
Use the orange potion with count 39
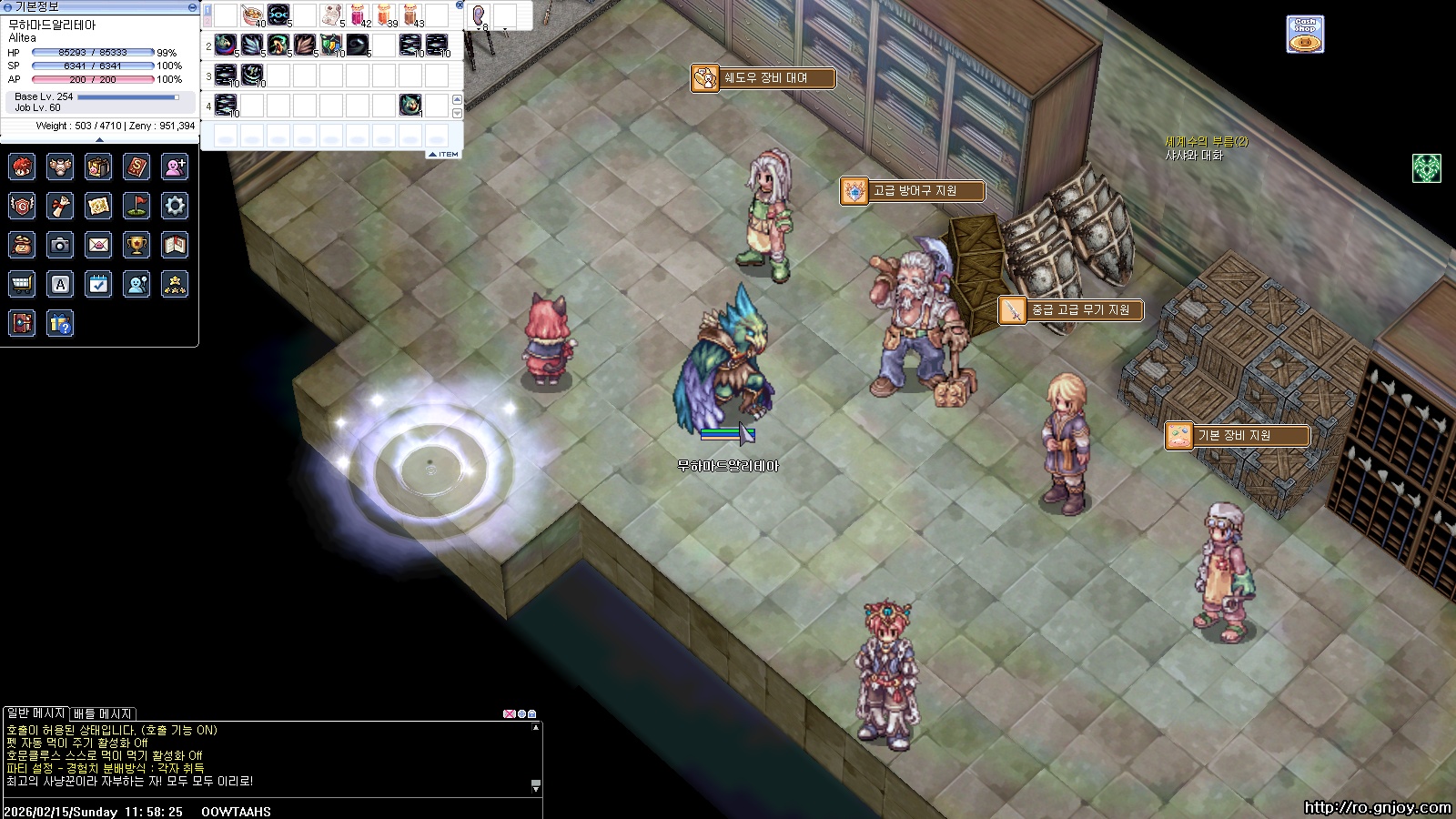384,15
